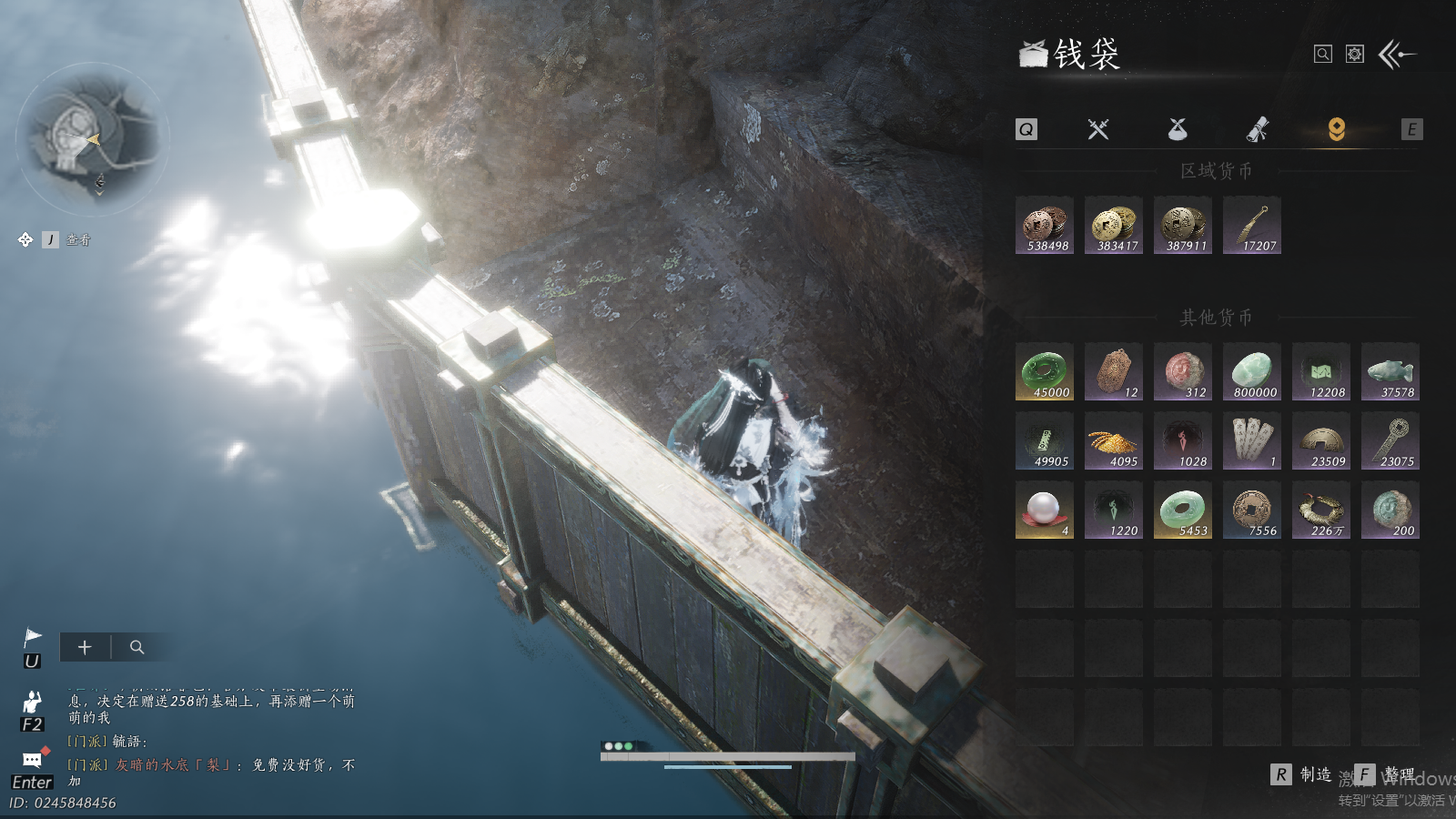Switch to the pouch items tab
Image resolution: width=1456 pixels, height=819 pixels.
pos(1178,129)
